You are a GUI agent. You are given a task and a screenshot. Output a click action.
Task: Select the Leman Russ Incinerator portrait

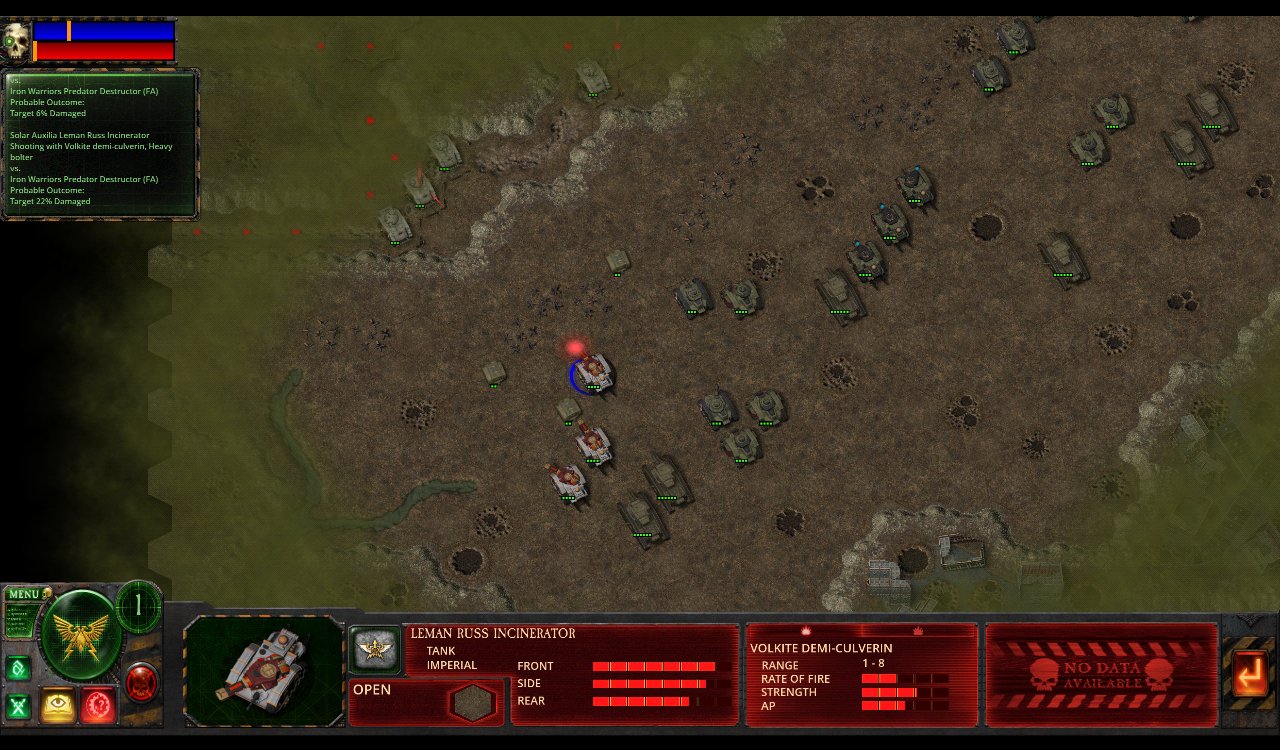point(264,669)
